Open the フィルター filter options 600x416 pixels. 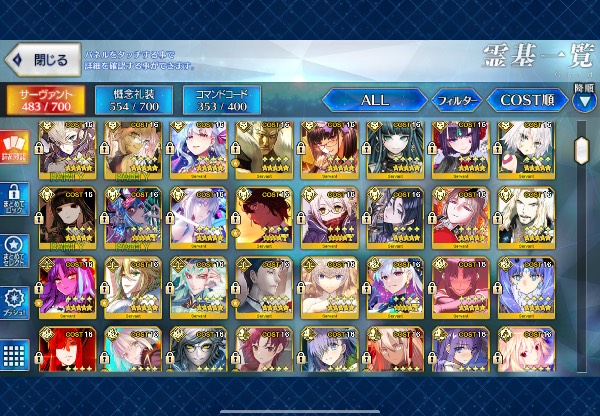[456, 100]
